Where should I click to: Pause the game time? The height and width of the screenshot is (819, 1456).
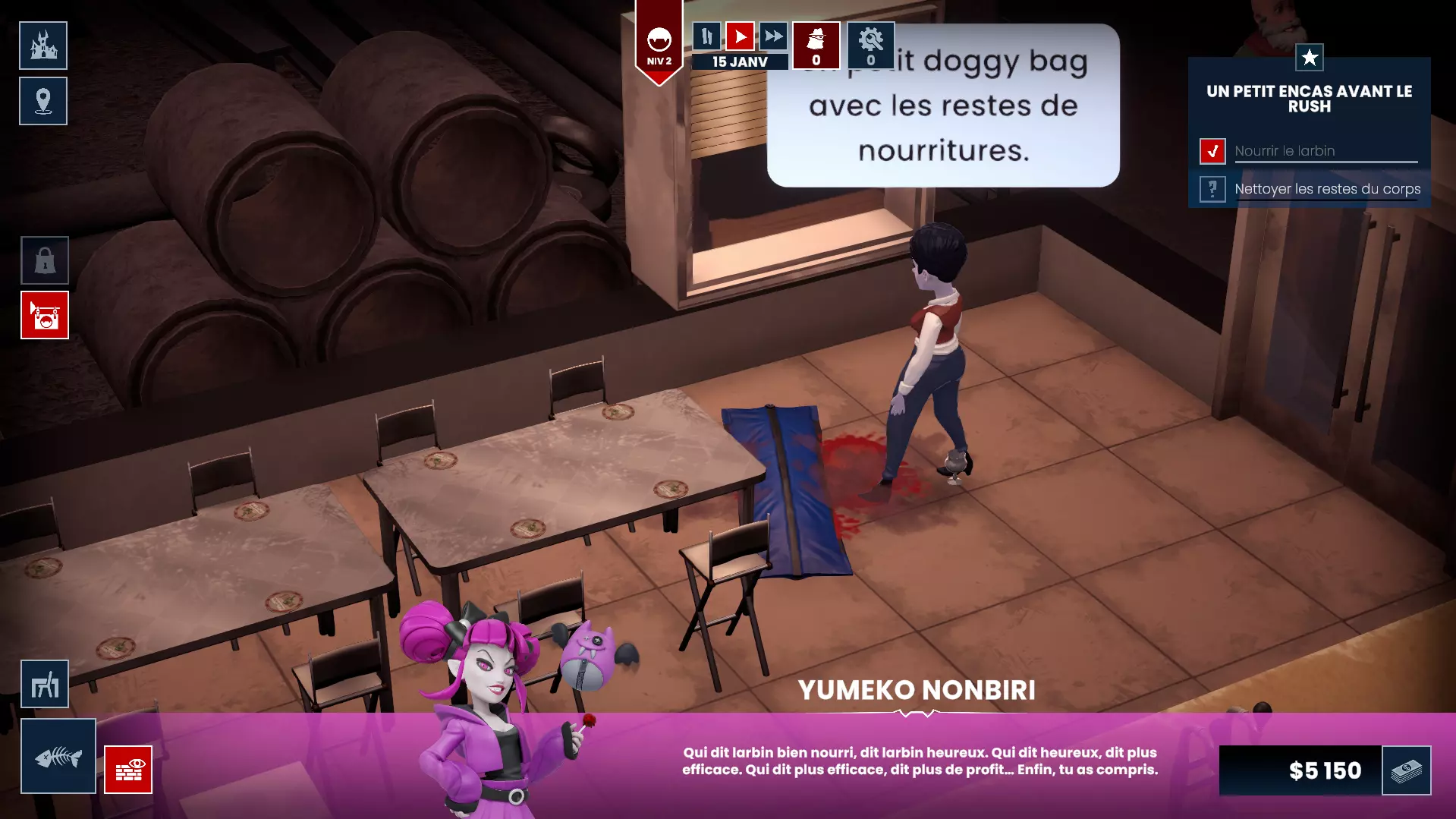[x=706, y=35]
